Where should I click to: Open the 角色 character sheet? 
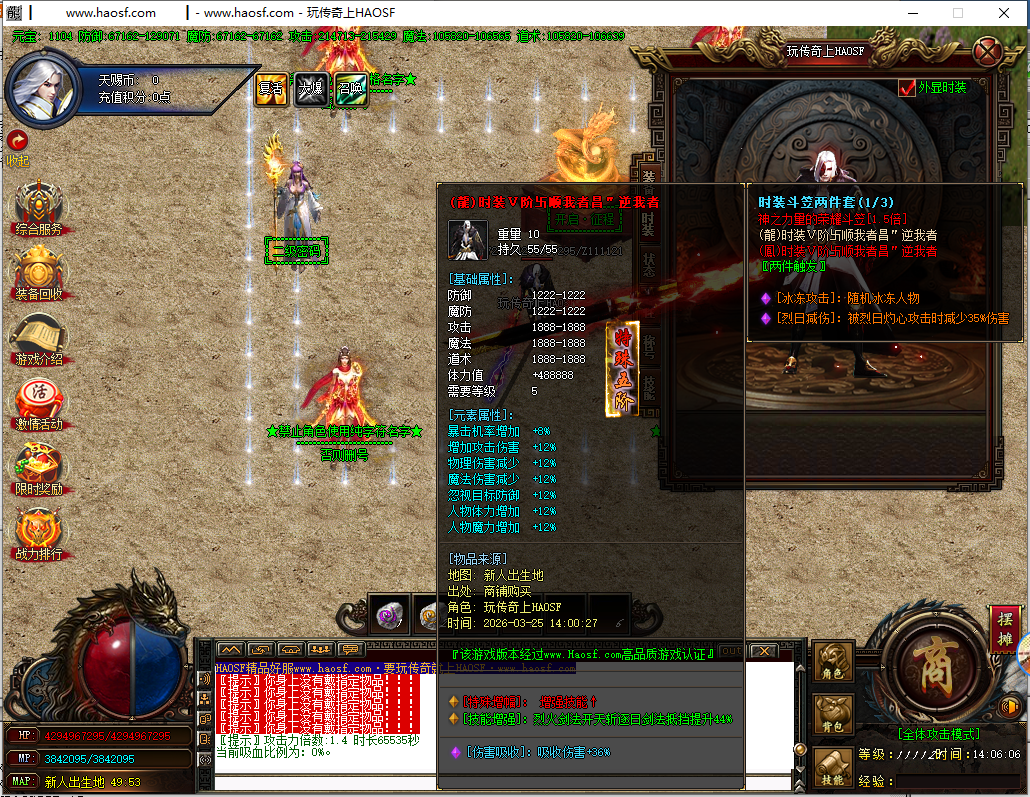coord(832,663)
